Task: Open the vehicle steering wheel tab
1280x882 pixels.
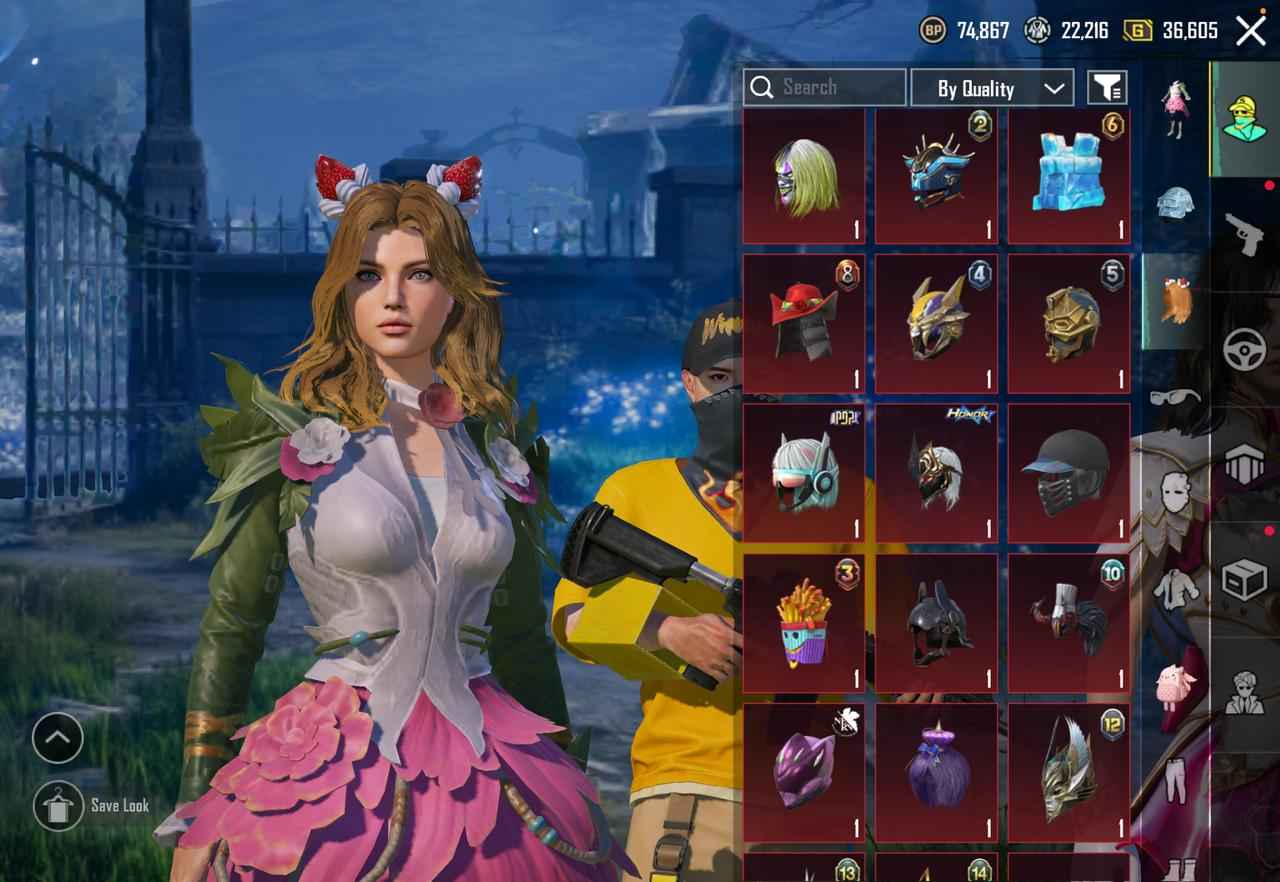Action: (1244, 350)
